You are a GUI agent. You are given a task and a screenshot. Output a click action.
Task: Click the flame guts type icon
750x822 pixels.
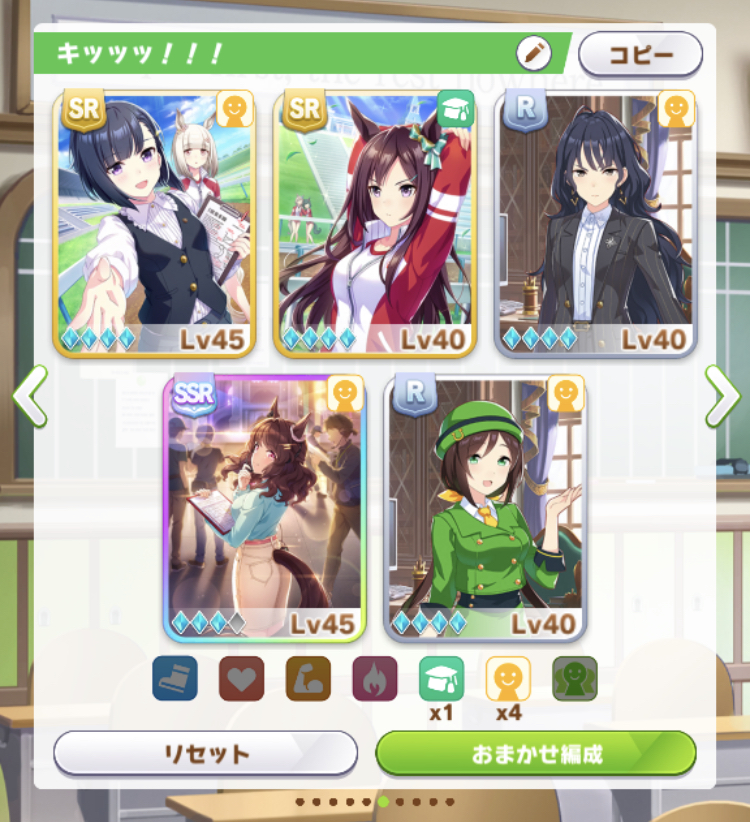374,678
